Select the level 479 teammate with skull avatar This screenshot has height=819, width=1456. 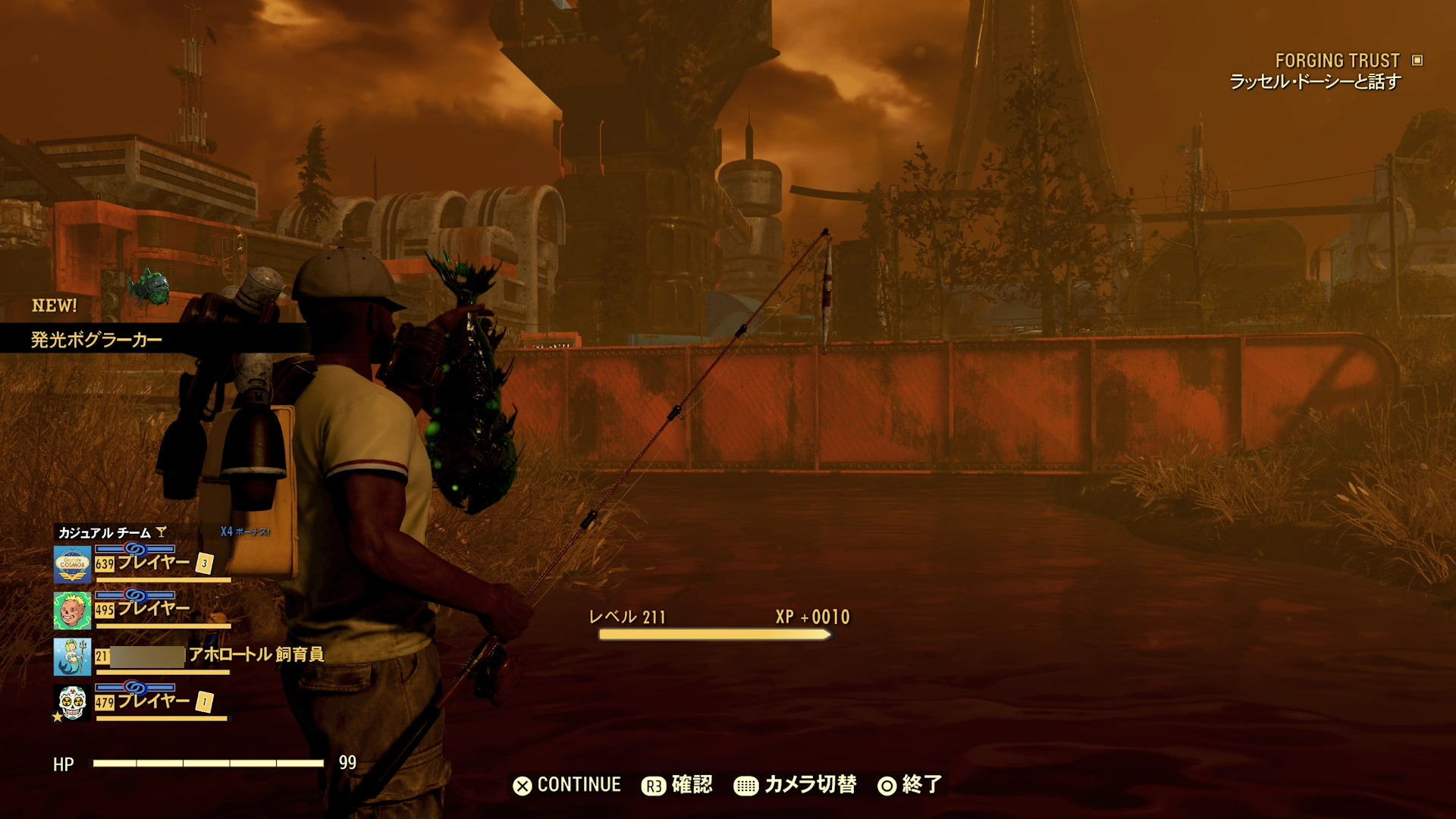[x=141, y=702]
